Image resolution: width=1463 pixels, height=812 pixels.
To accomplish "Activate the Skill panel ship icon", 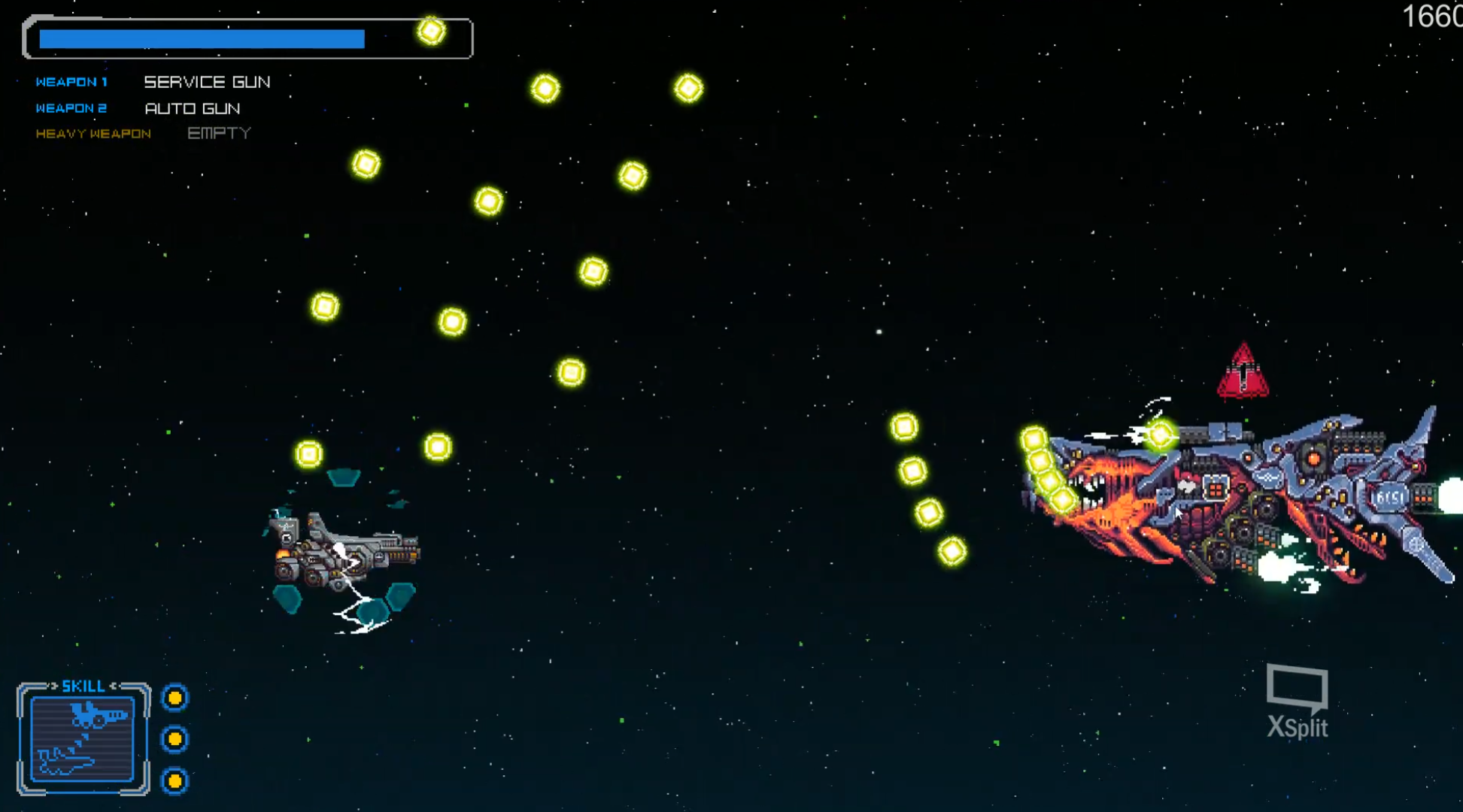I will [83, 739].
